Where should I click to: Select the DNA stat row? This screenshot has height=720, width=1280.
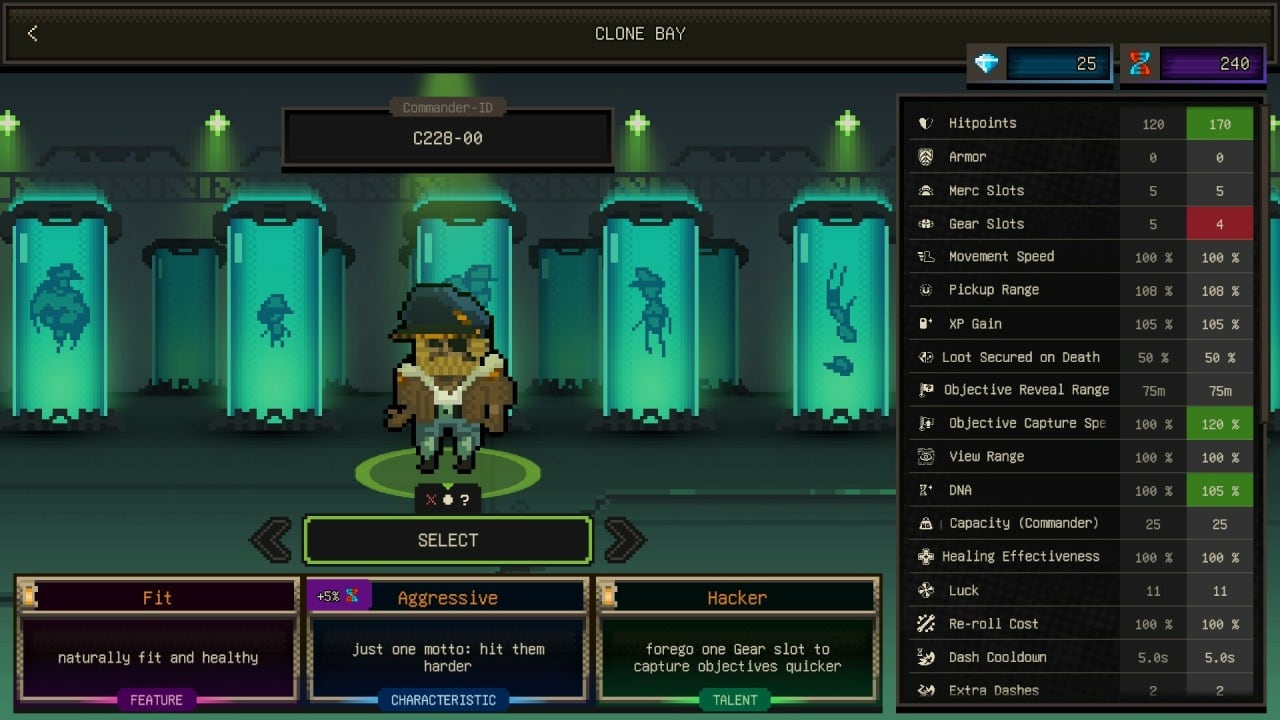[x=1080, y=490]
